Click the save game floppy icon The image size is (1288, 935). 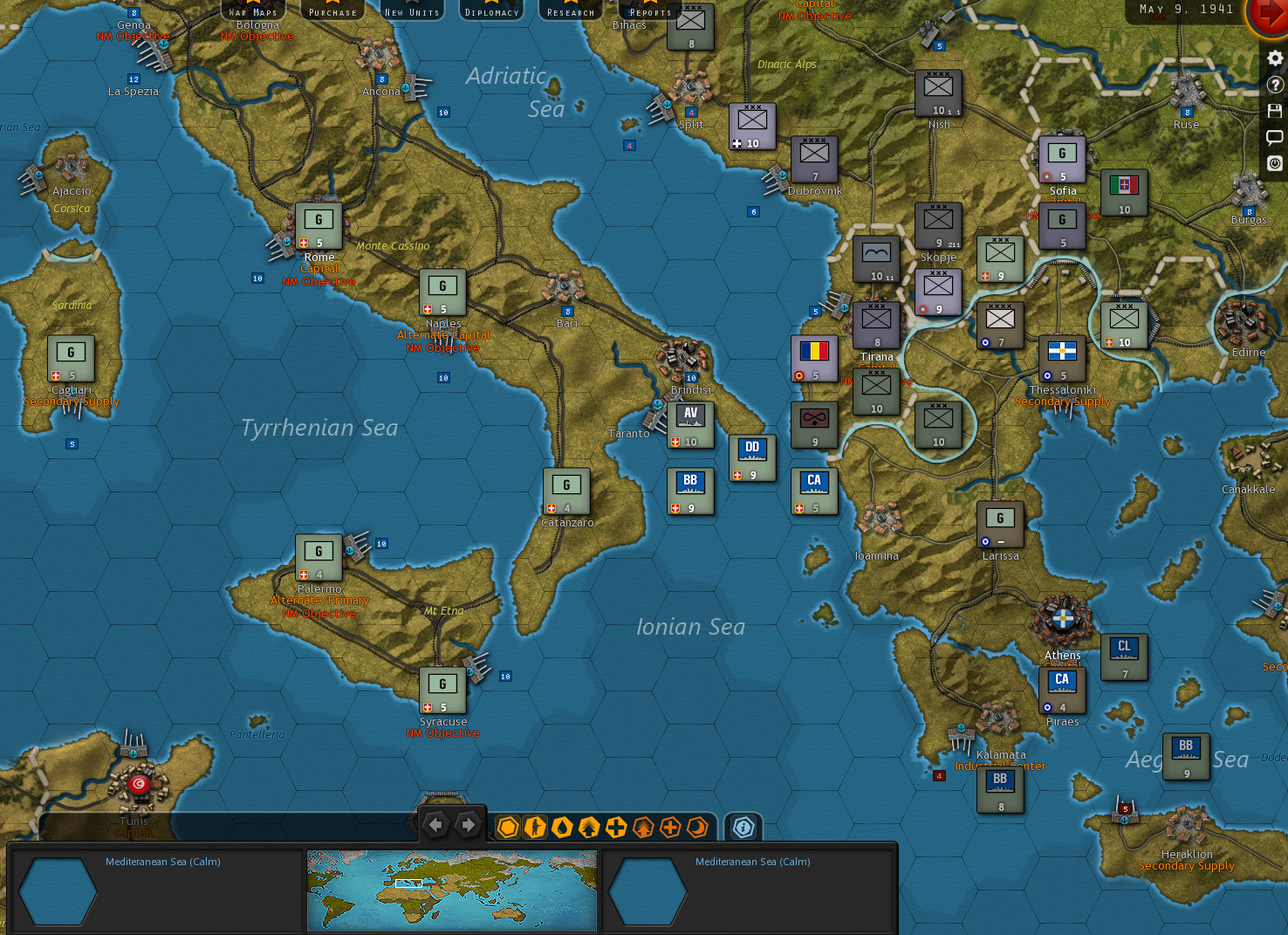pos(1275,111)
